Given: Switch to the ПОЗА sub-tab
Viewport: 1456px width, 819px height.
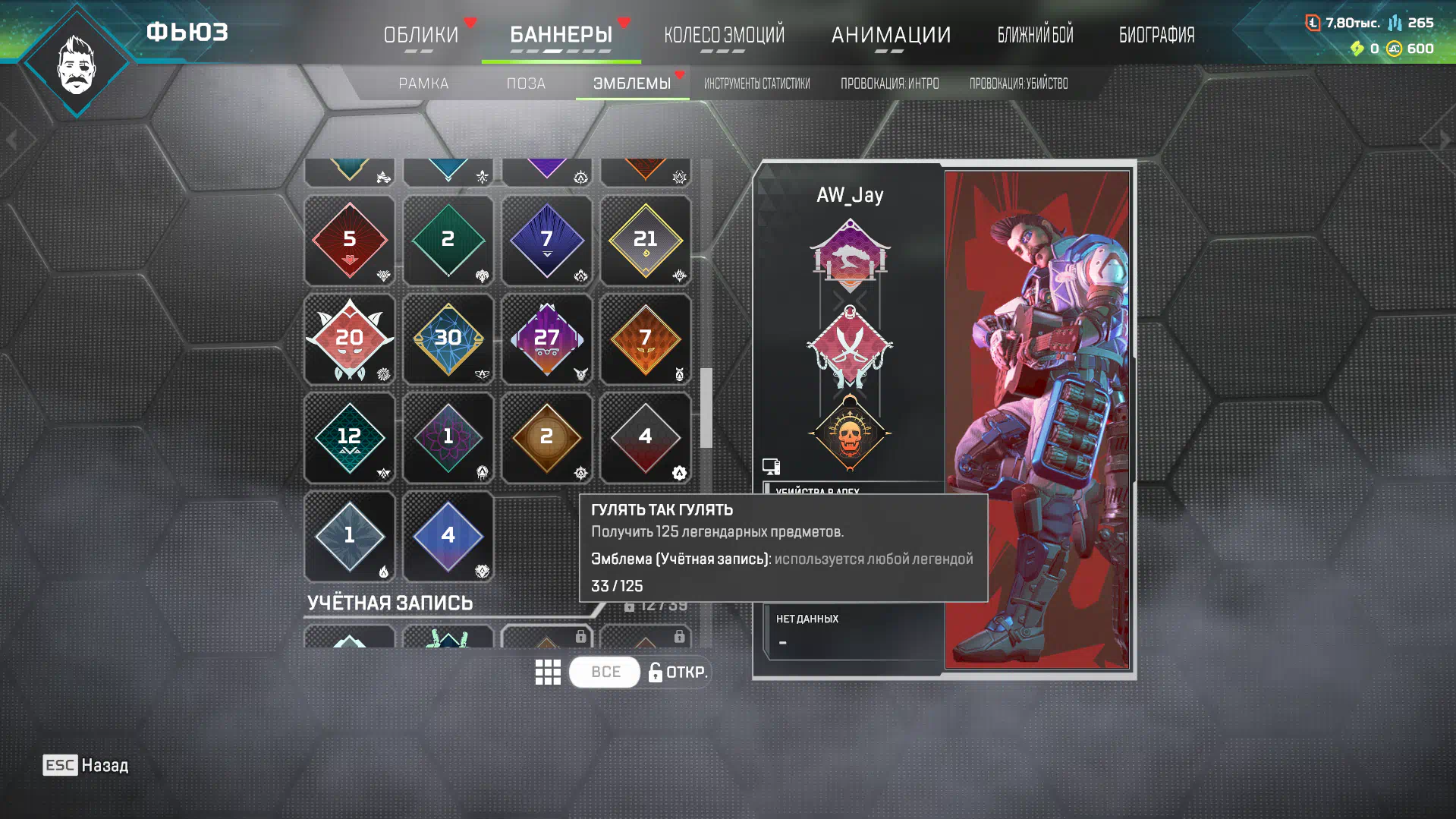Looking at the screenshot, I should 526,83.
